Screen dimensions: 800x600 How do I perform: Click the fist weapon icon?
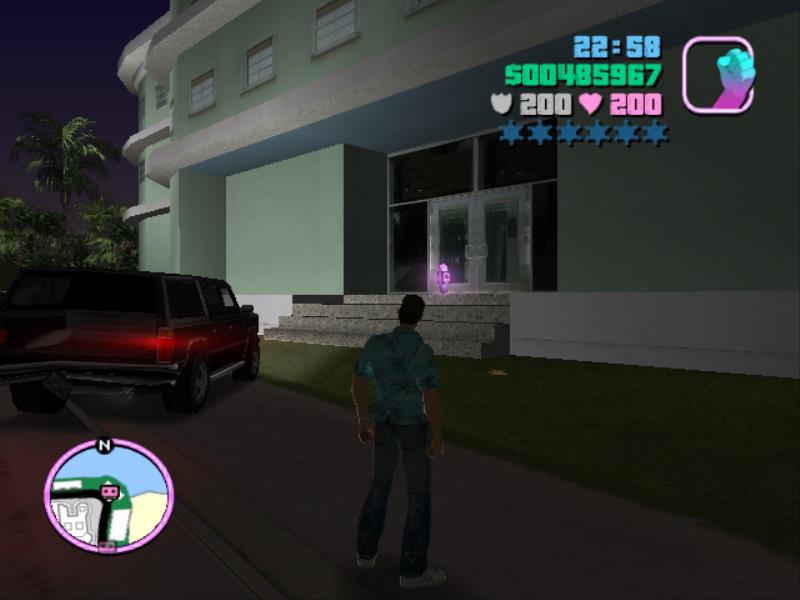coord(717,74)
